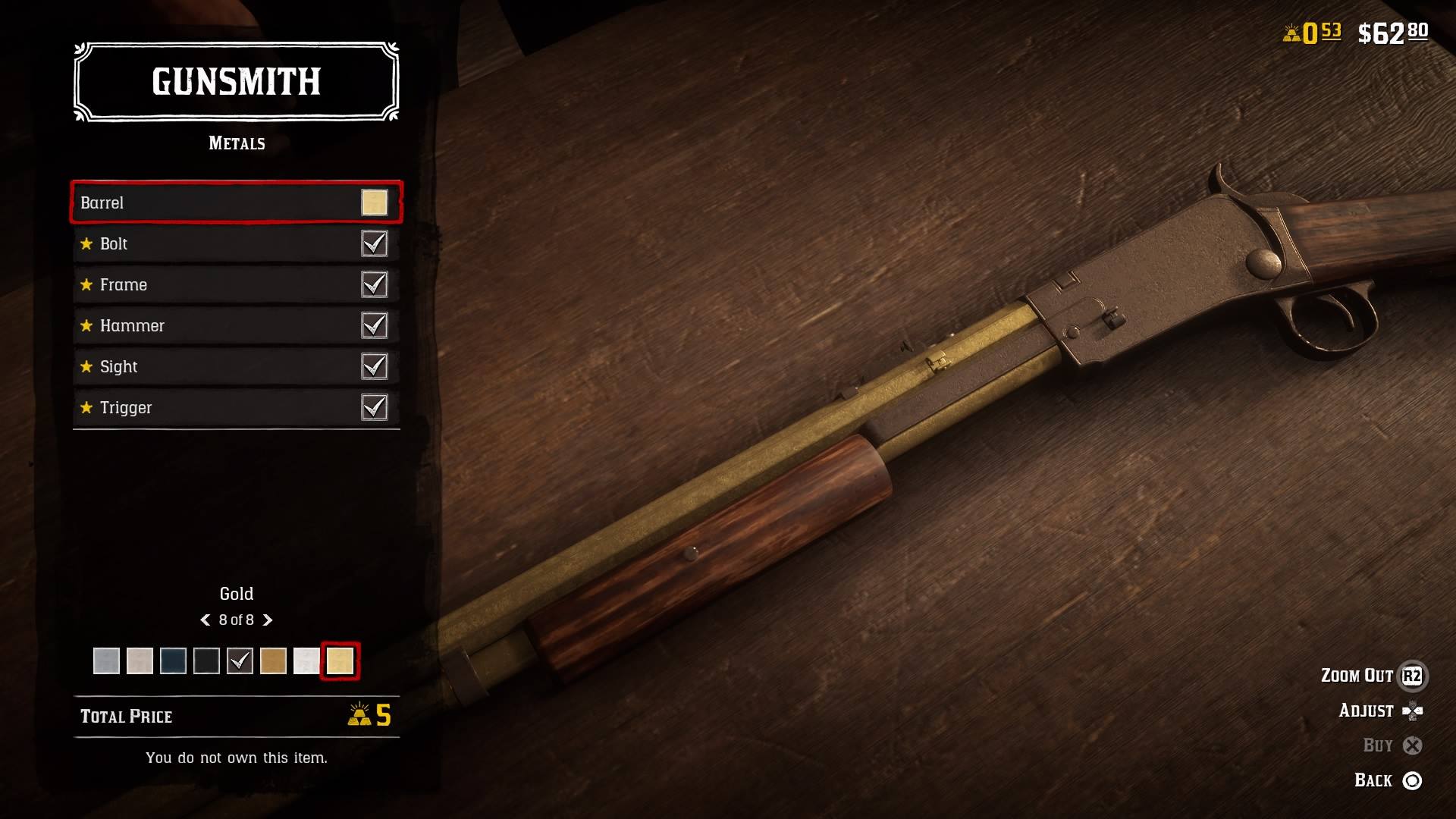The height and width of the screenshot is (819, 1456).
Task: Select the Hammer metal row
Action: pyautogui.click(x=236, y=325)
